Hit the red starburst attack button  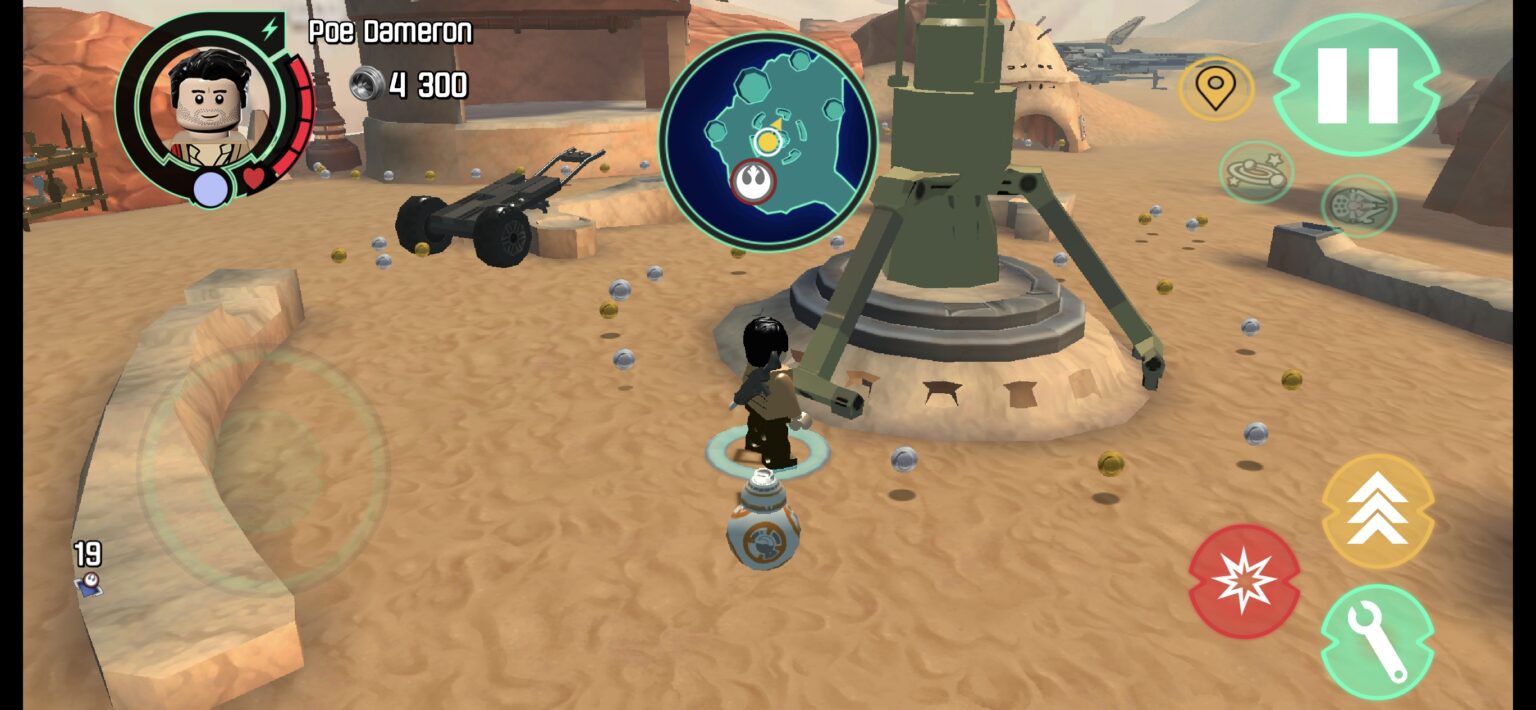click(1244, 581)
